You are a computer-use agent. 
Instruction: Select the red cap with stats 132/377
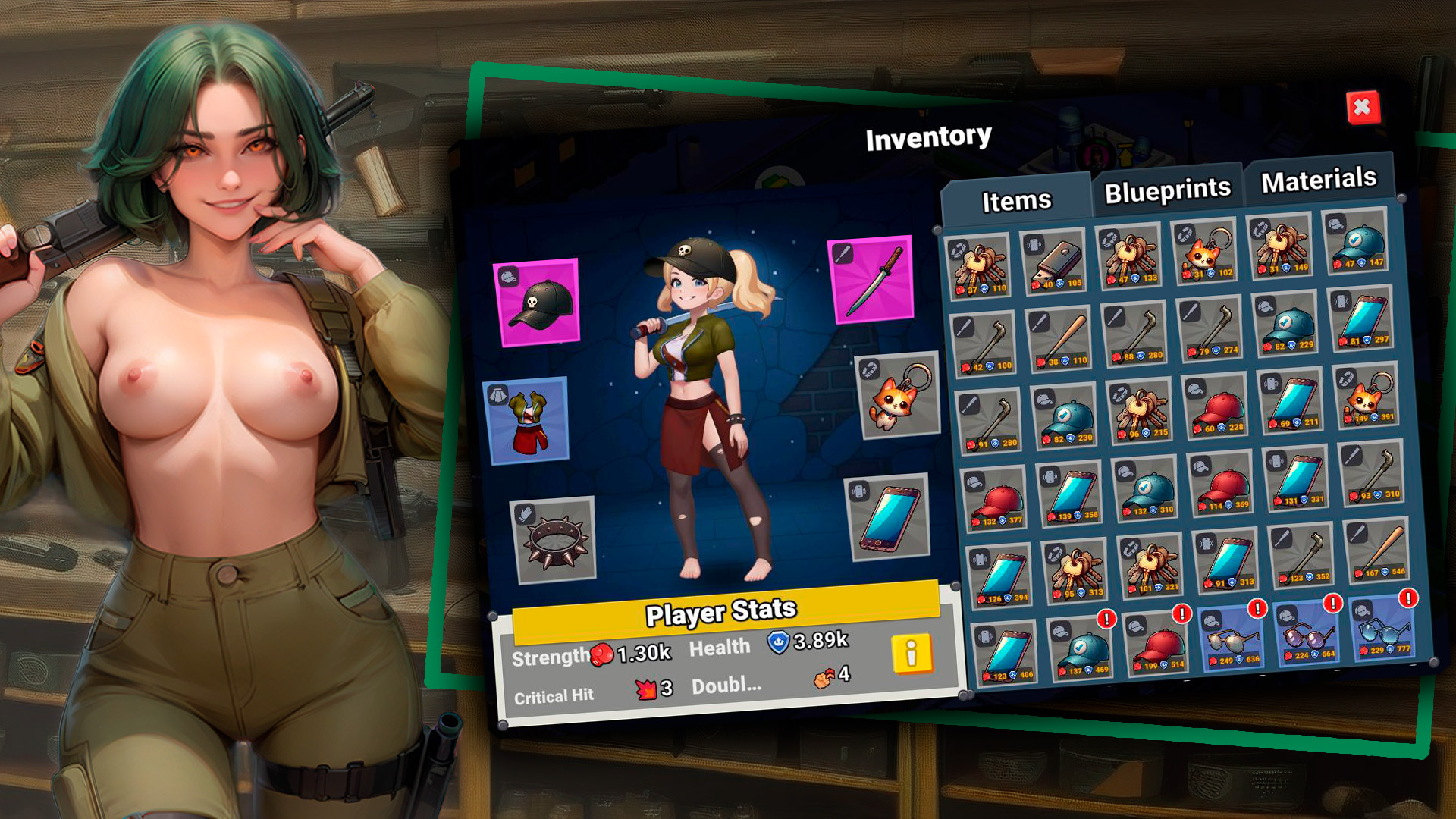[996, 500]
